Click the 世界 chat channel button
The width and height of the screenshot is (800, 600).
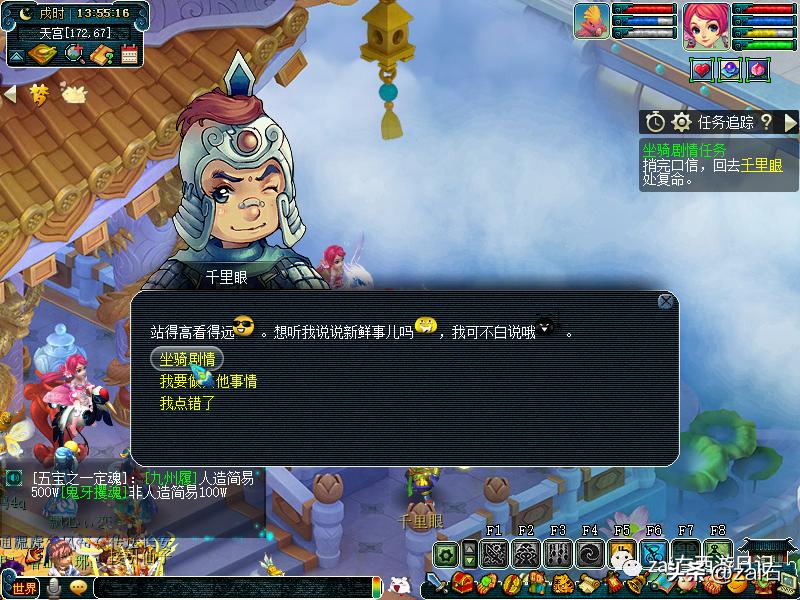point(24,588)
